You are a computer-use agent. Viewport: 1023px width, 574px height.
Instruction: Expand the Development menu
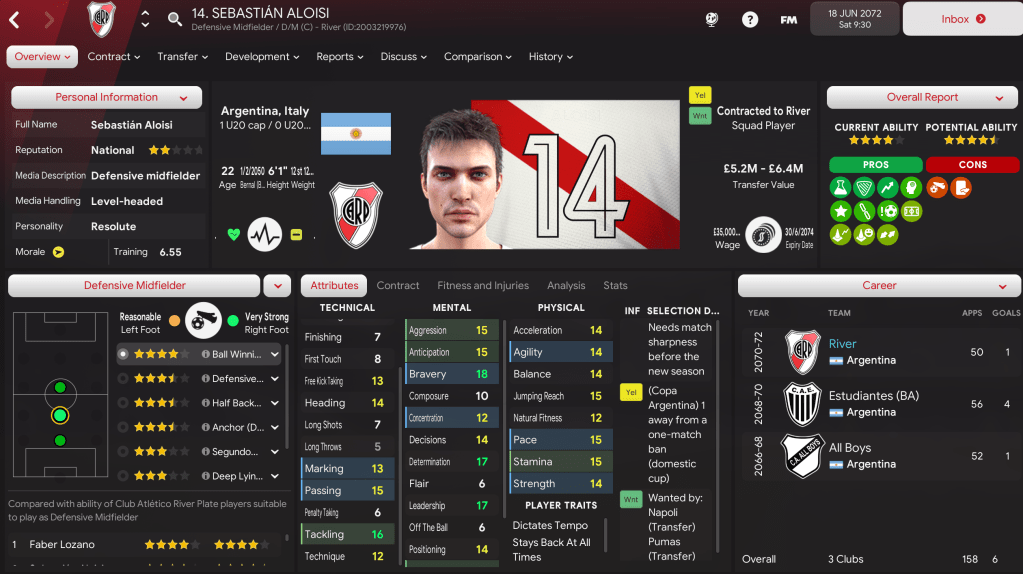[x=264, y=57]
